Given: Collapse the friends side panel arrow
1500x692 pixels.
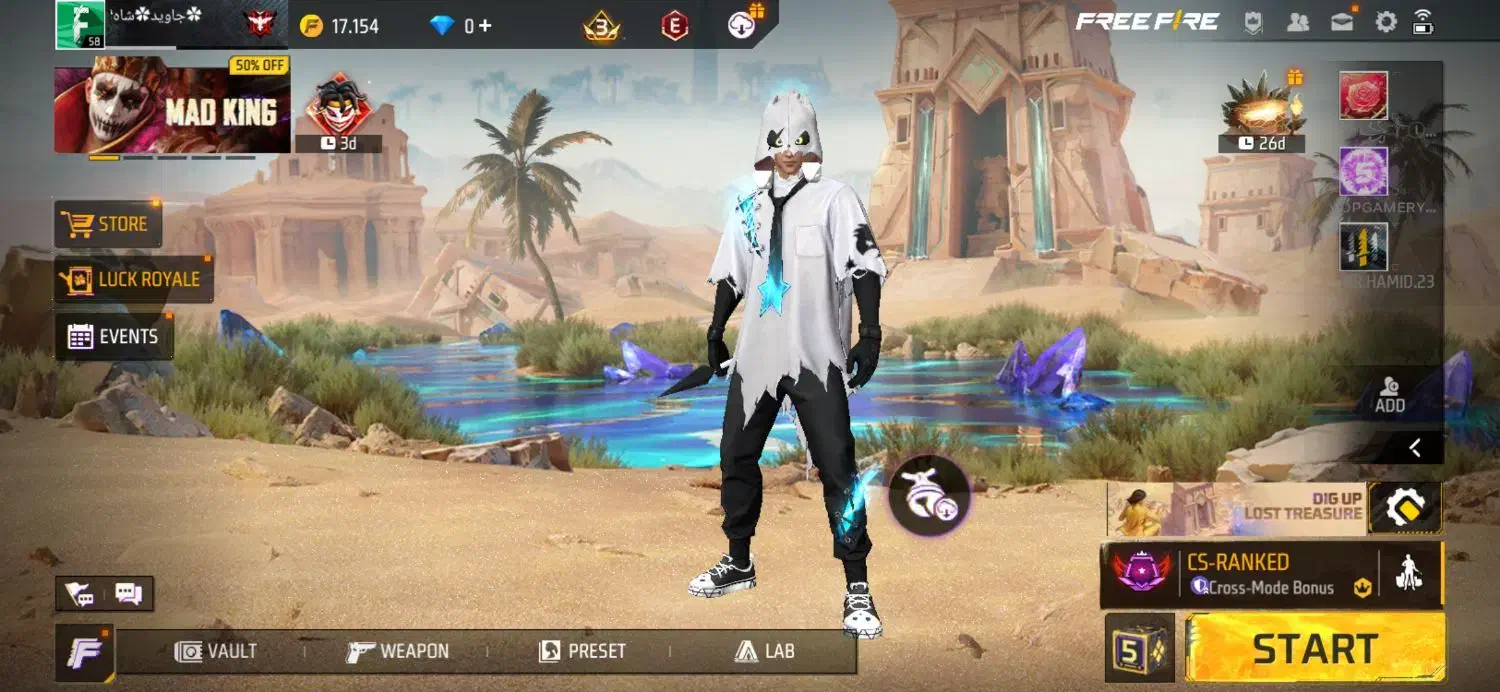Looking at the screenshot, I should coord(1414,448).
